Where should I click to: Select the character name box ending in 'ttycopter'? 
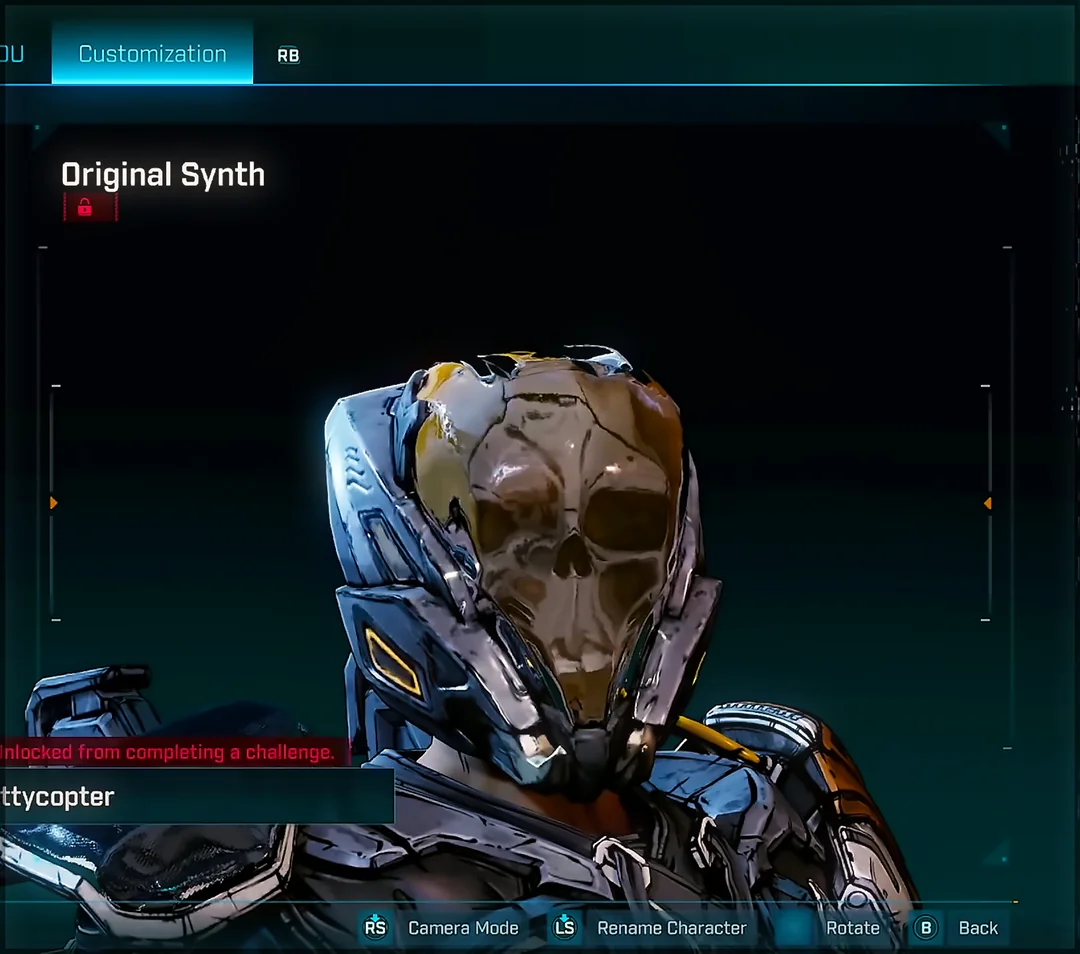[x=195, y=797]
